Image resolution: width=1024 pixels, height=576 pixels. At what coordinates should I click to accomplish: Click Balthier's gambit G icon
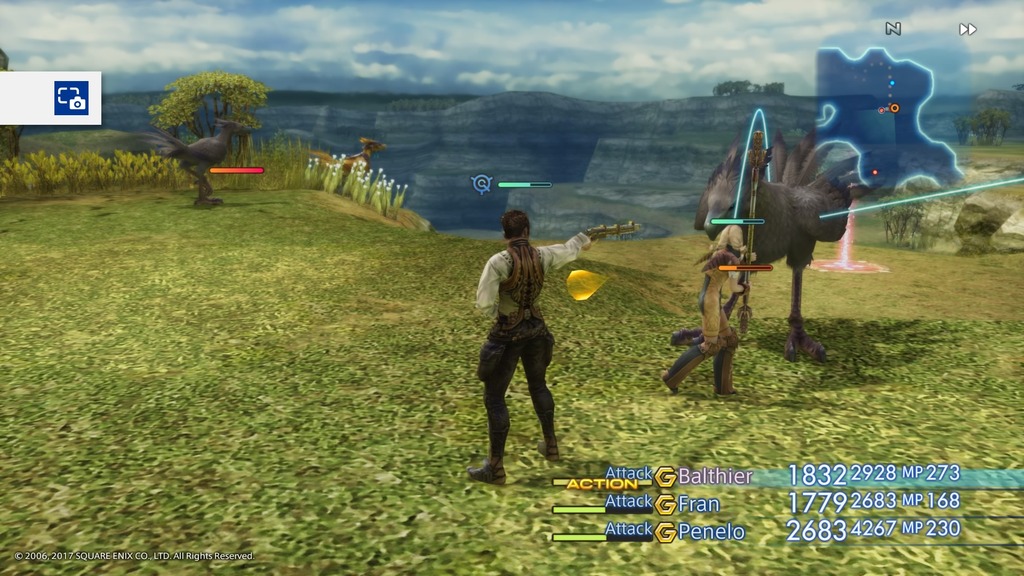(665, 477)
